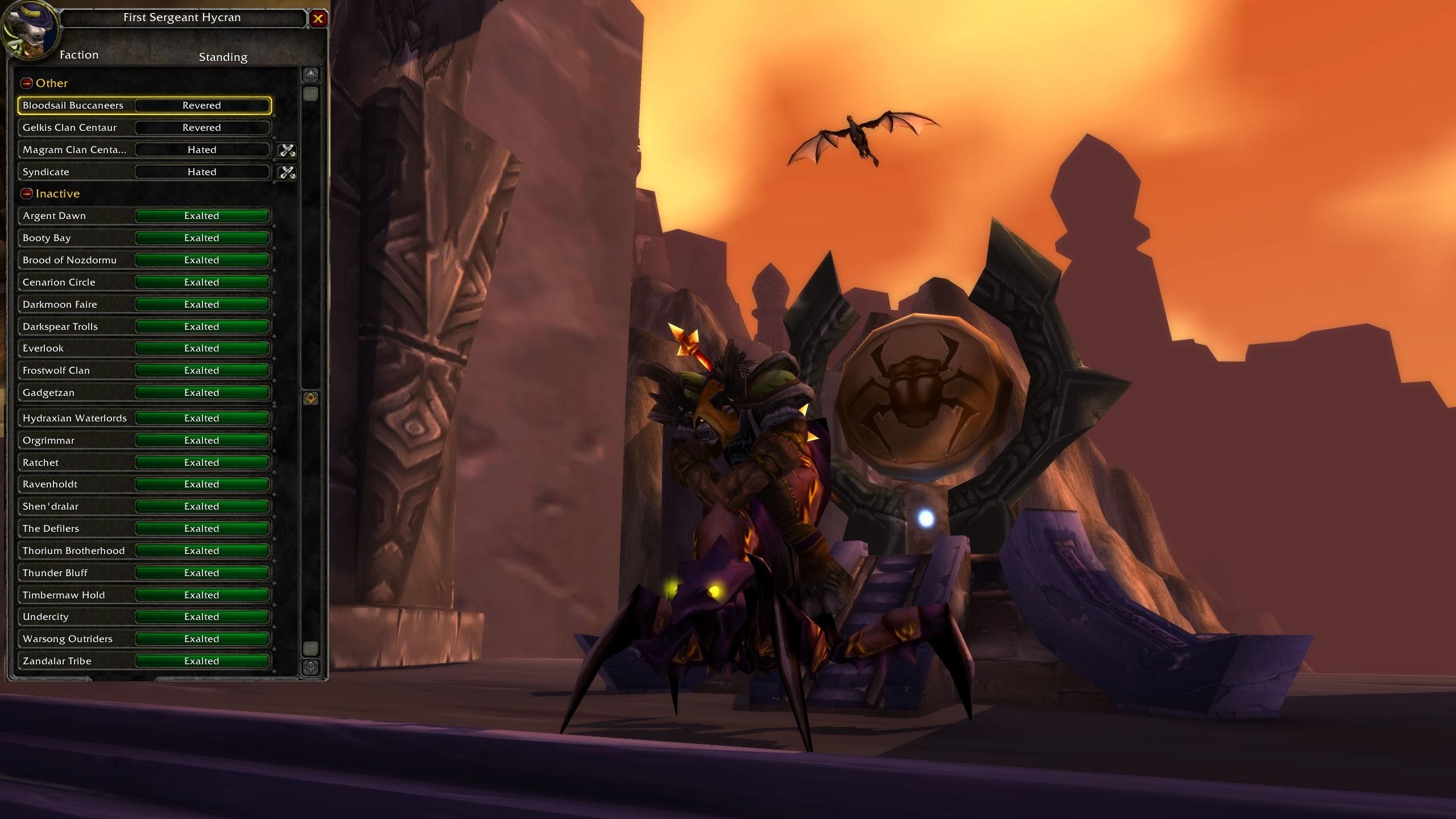Screen dimensions: 1456x819
Task: Select the Darkmoon Faire row
Action: coord(144,305)
